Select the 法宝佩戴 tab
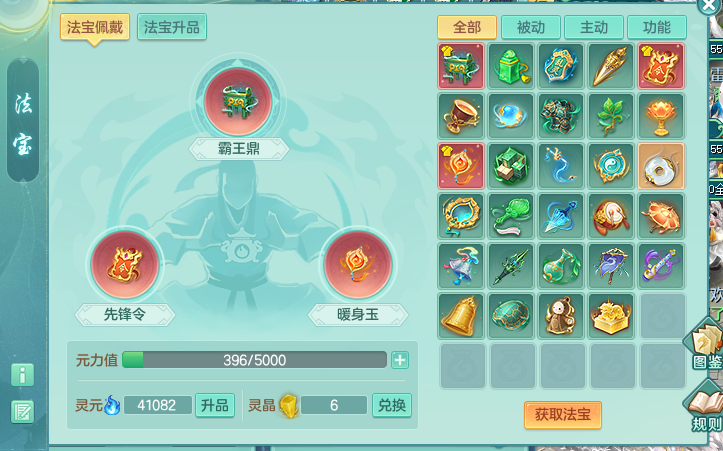723x451 pixels. point(95,27)
